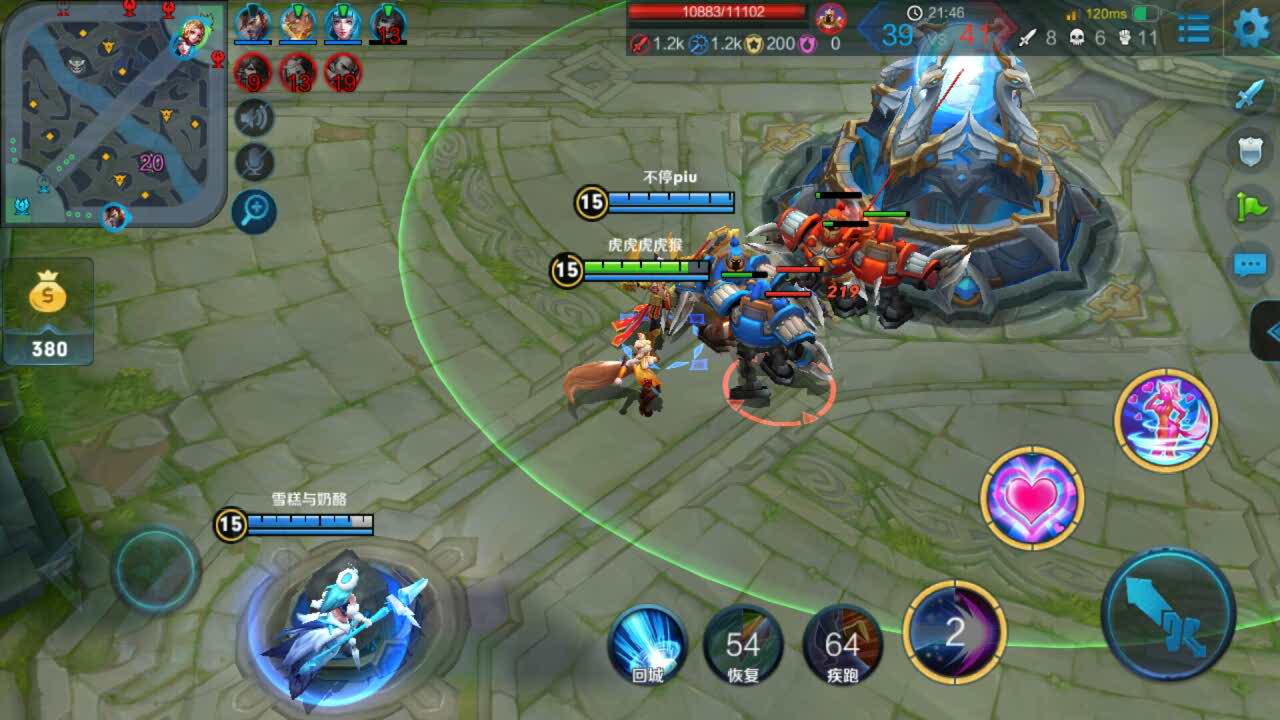
Task: Open the settings gear menu
Action: [1251, 28]
